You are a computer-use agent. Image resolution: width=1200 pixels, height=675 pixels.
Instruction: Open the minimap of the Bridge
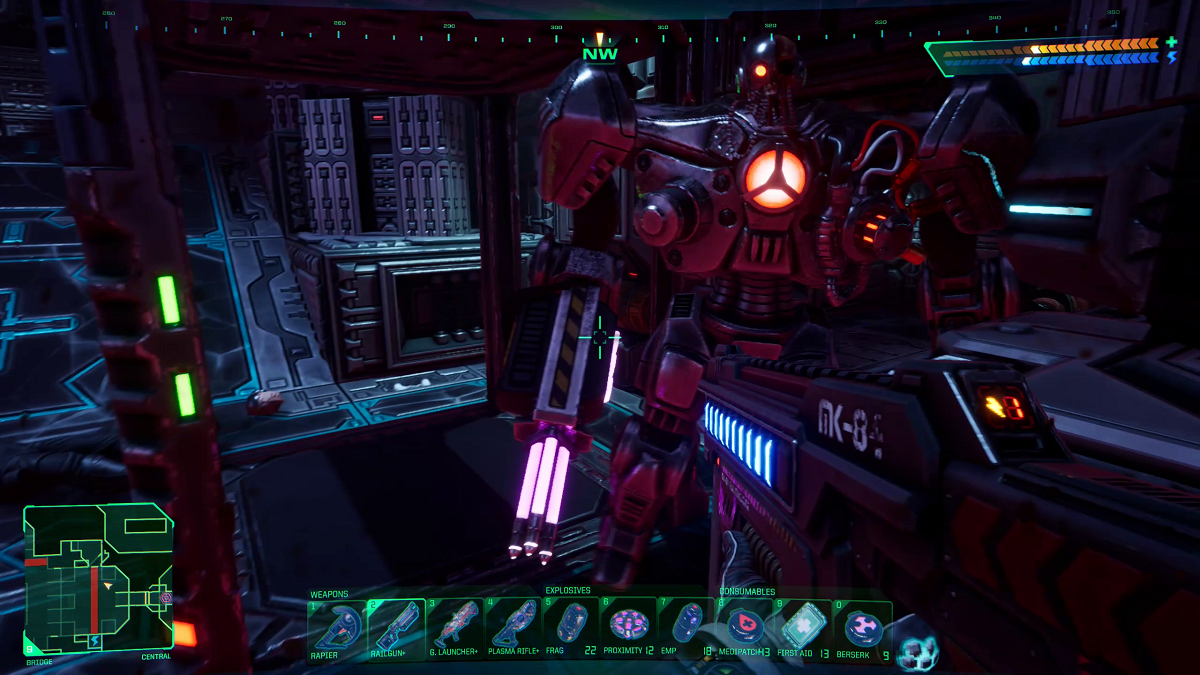[x=98, y=578]
